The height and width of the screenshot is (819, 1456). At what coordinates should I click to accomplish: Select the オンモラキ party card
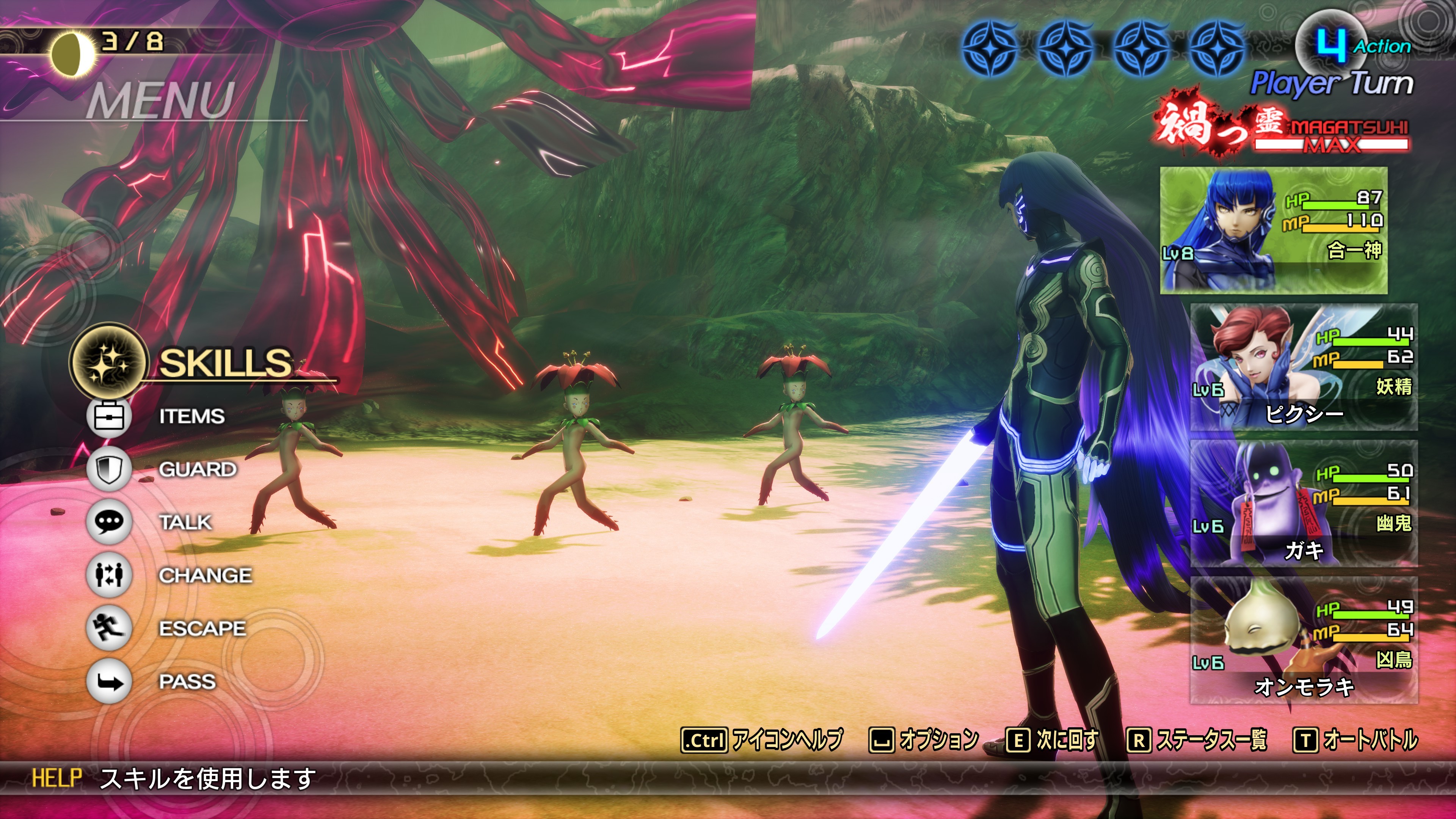click(x=1304, y=640)
